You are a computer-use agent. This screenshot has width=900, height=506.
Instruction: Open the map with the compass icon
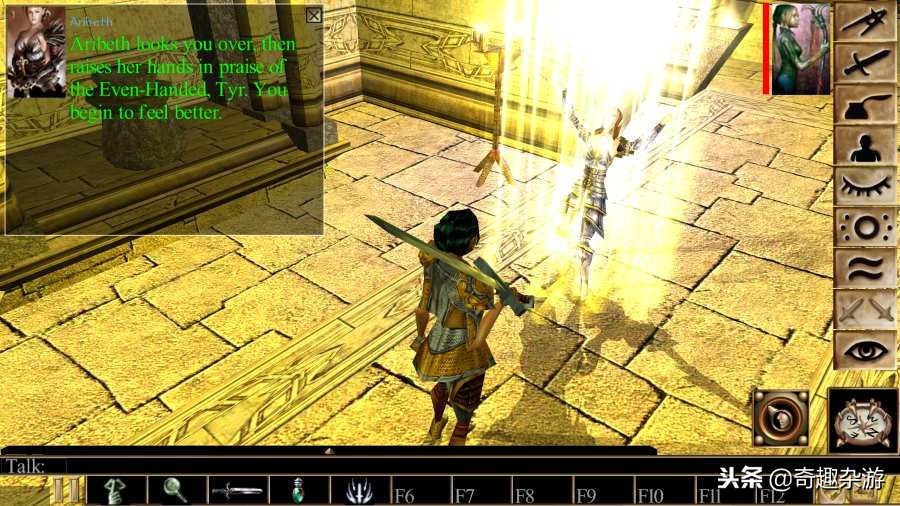click(x=866, y=23)
